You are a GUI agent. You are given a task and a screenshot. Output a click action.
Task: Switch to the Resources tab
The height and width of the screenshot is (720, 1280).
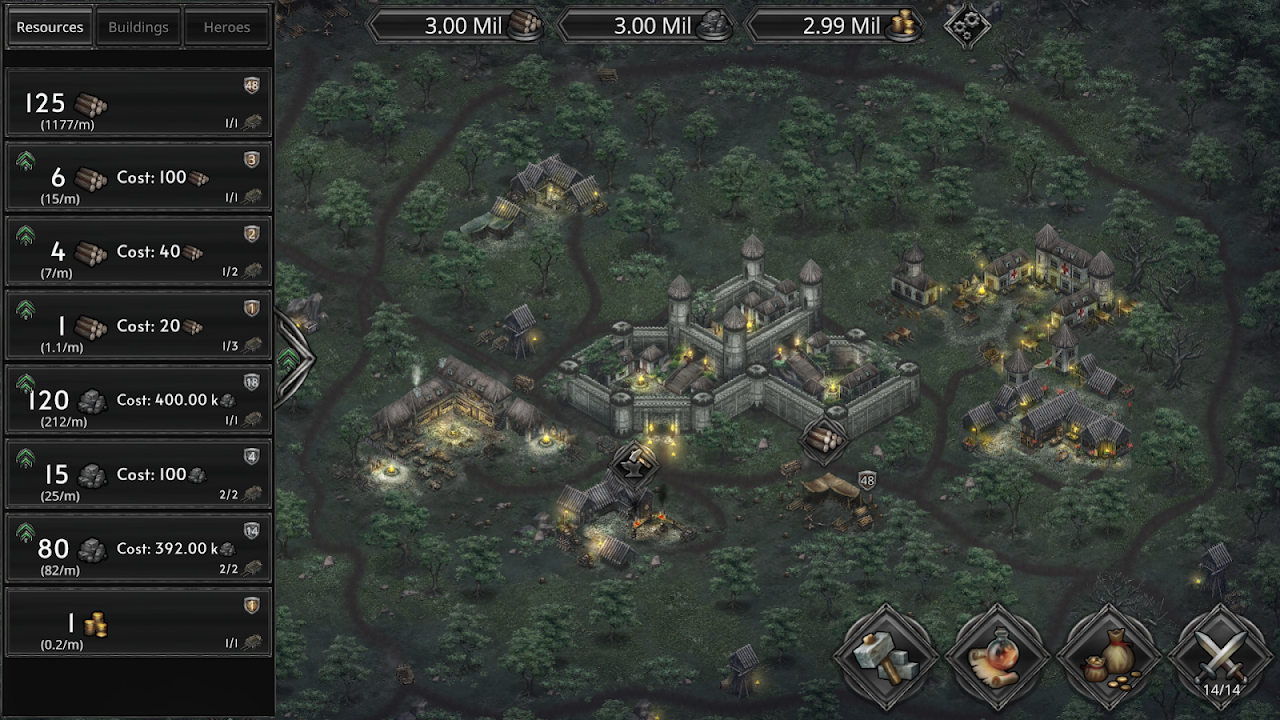tap(50, 27)
